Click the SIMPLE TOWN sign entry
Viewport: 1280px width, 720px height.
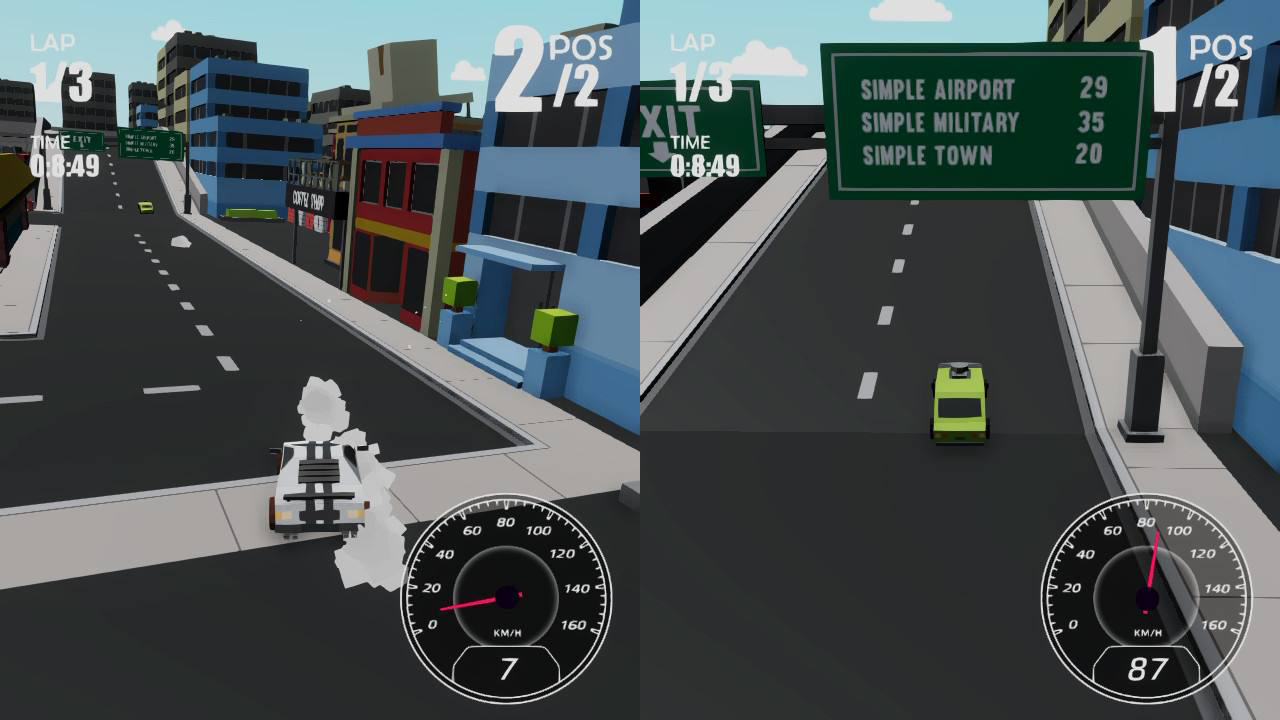coord(925,155)
